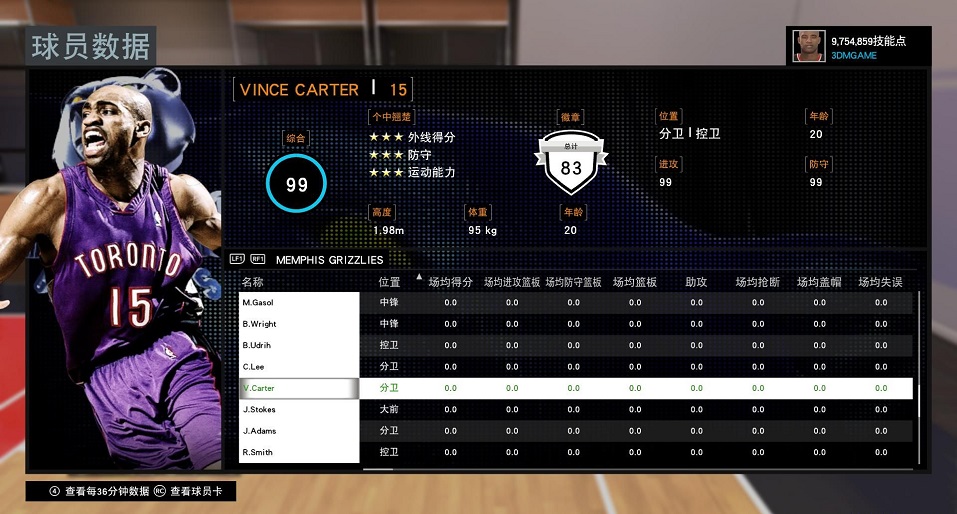Screen dimensions: 957x514
Task: Open the 3DMGAME profile avatar
Action: coord(808,46)
